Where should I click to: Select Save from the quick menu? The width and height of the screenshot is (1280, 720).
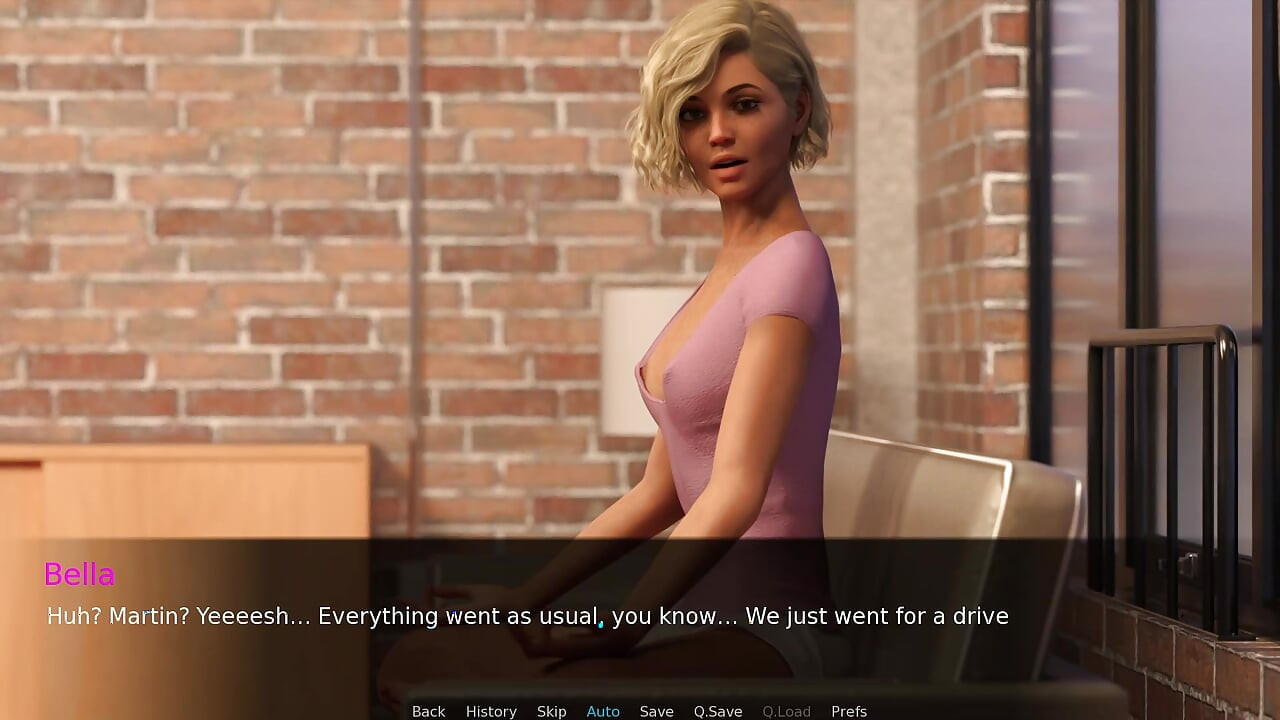click(x=657, y=711)
